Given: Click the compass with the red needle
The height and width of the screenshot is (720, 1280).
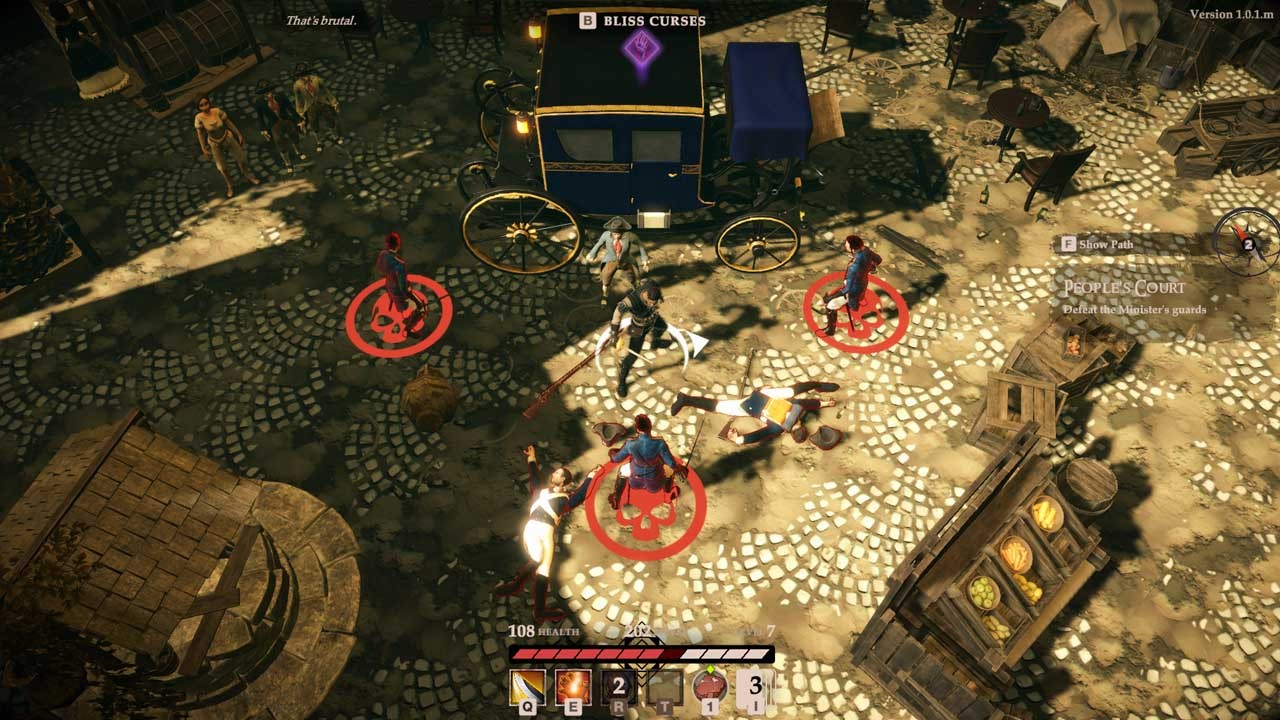Looking at the screenshot, I should click(x=1246, y=243).
